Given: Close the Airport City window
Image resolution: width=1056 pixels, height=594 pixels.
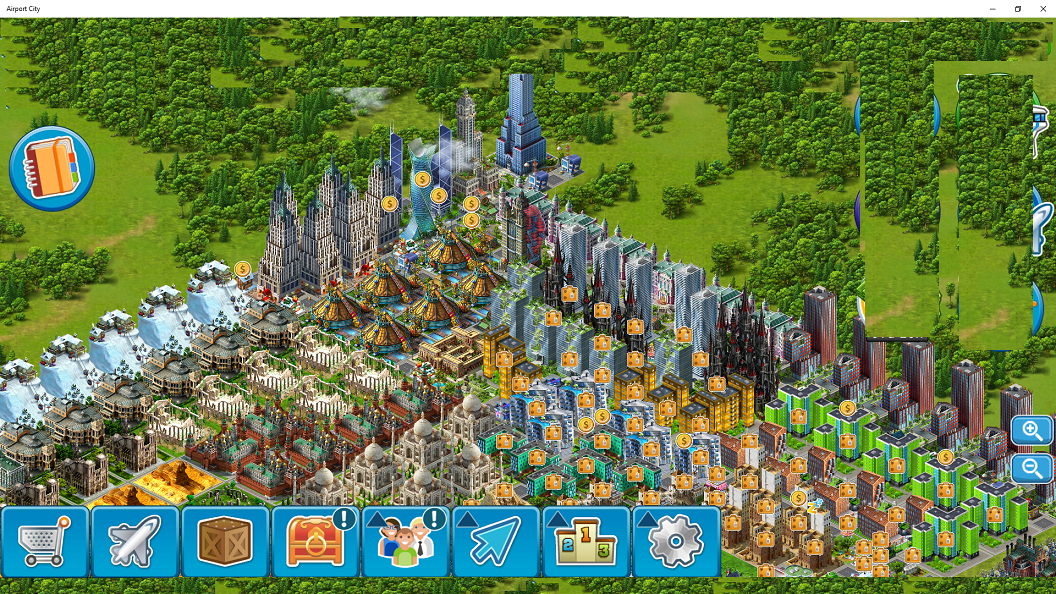Looking at the screenshot, I should click(x=1042, y=9).
